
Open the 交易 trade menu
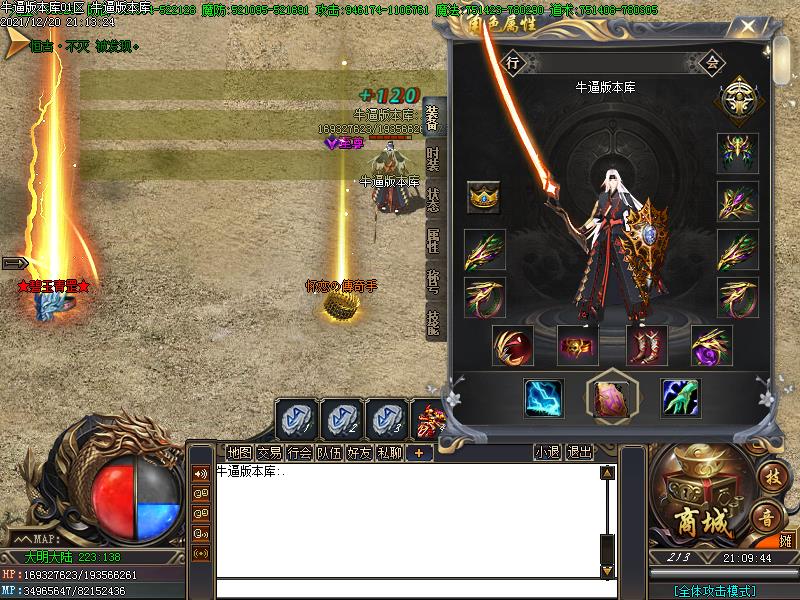pyautogui.click(x=270, y=453)
